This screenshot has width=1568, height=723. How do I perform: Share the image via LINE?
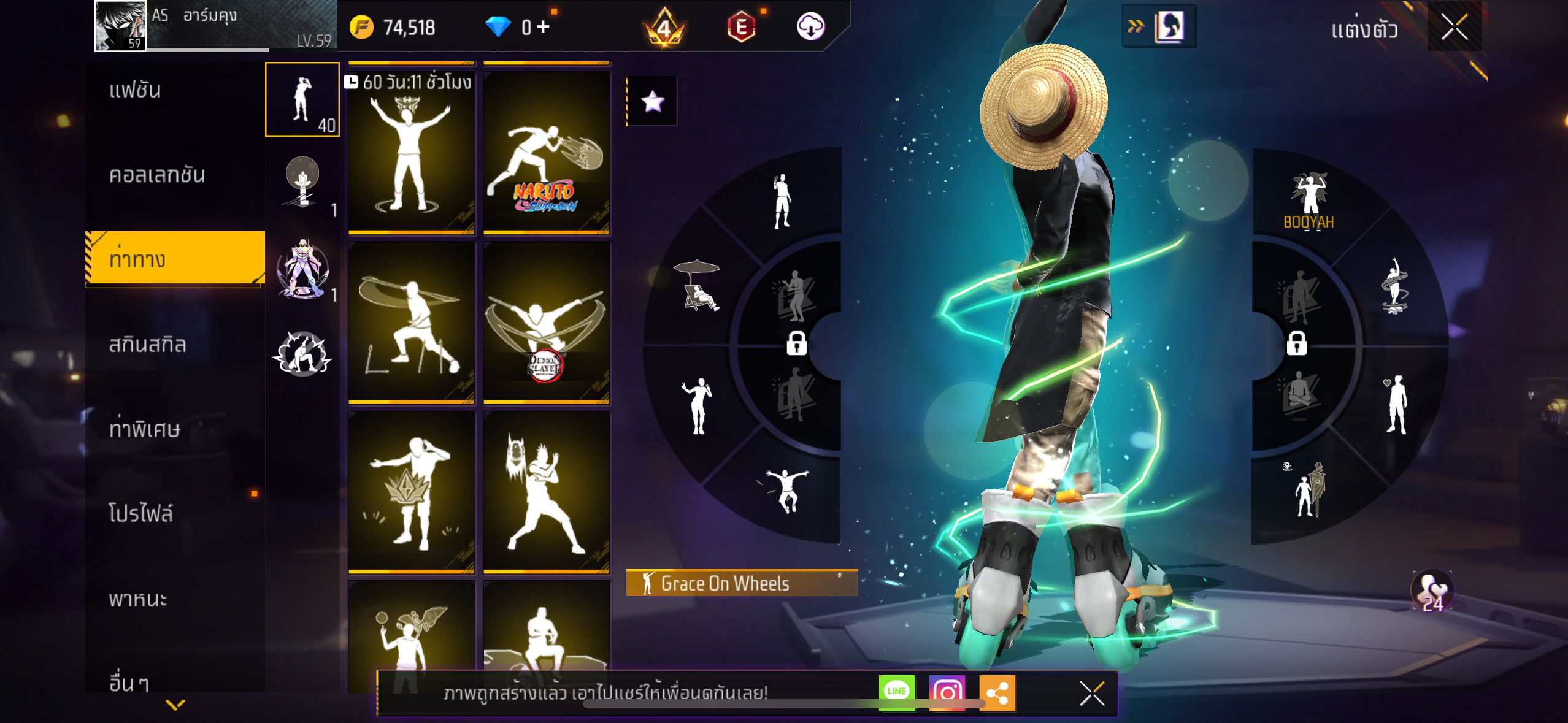pos(896,692)
